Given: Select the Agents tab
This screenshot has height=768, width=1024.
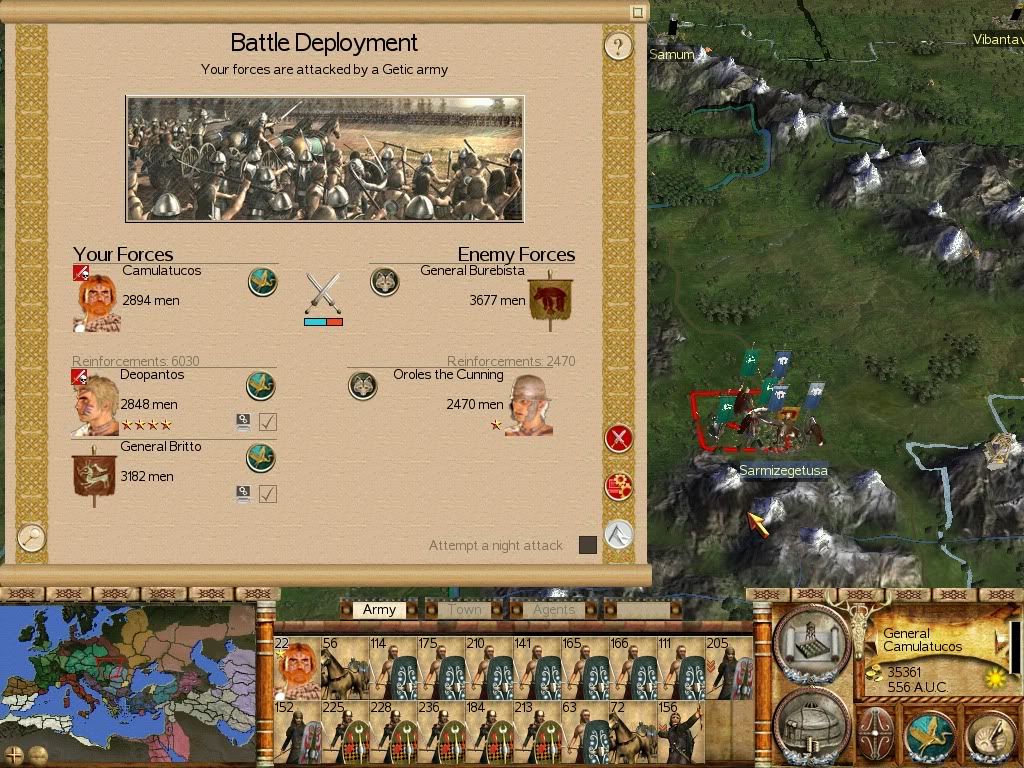Looking at the screenshot, I should click(553, 609).
